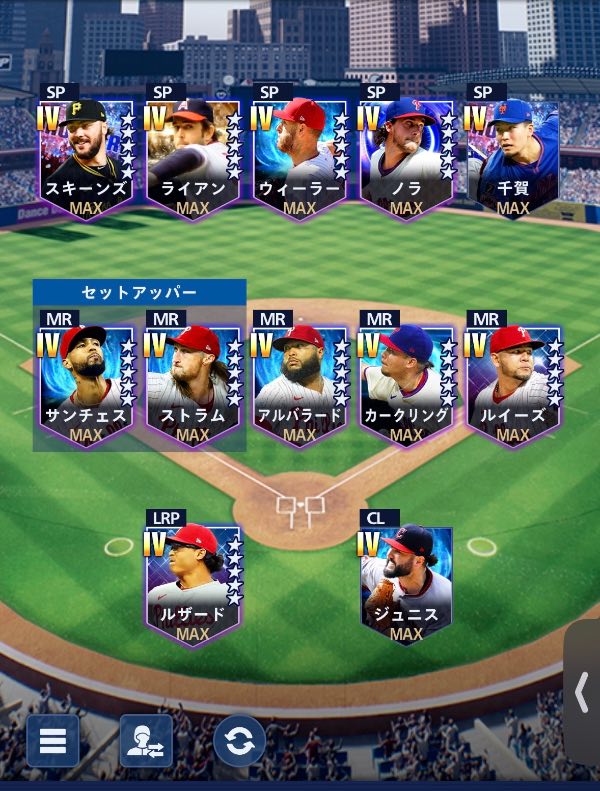This screenshot has height=791, width=600.
Task: Click the player swap icon button
Action: click(x=146, y=741)
